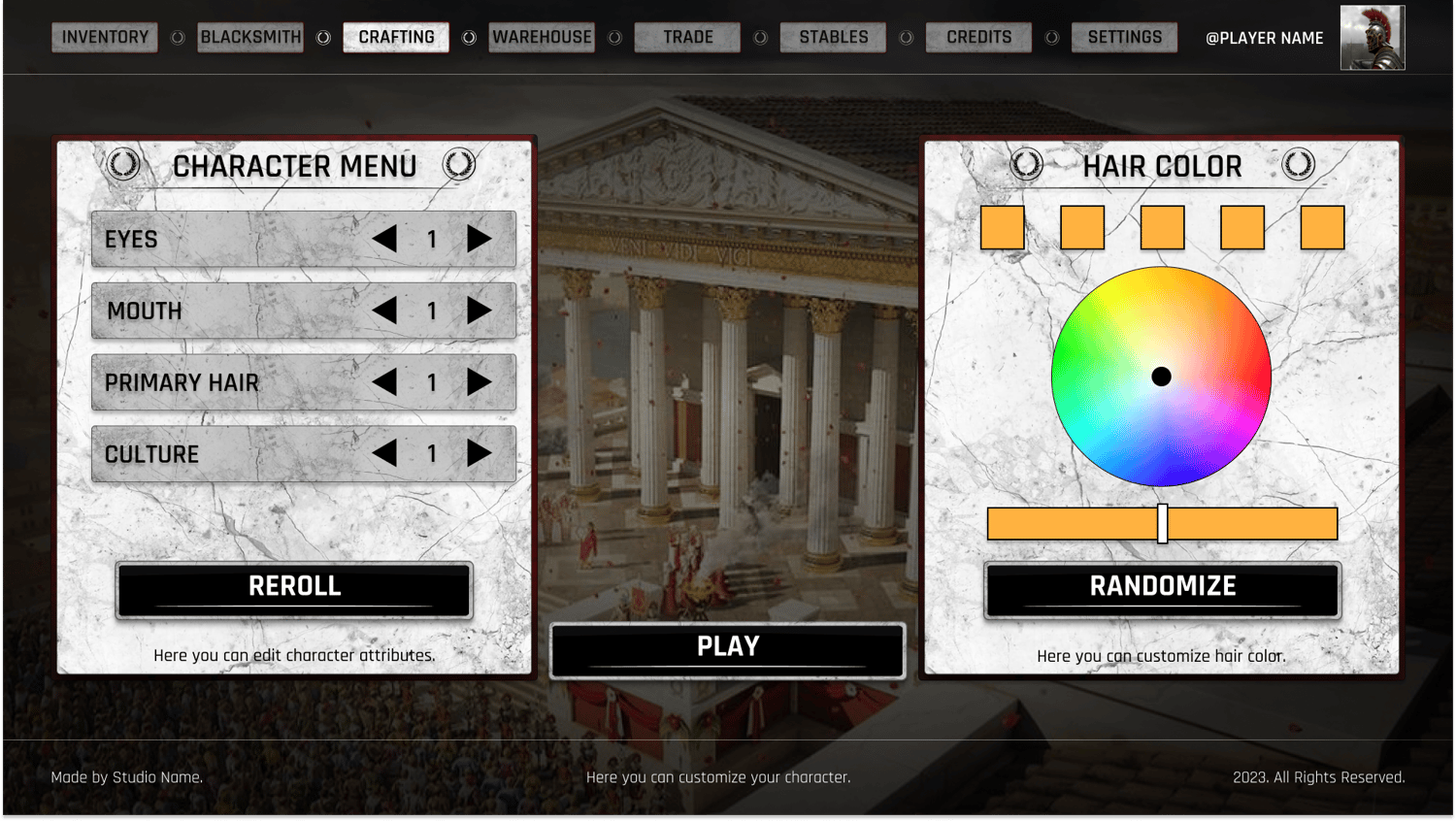
Task: Pick the next Primary Hair style
Action: 479,382
